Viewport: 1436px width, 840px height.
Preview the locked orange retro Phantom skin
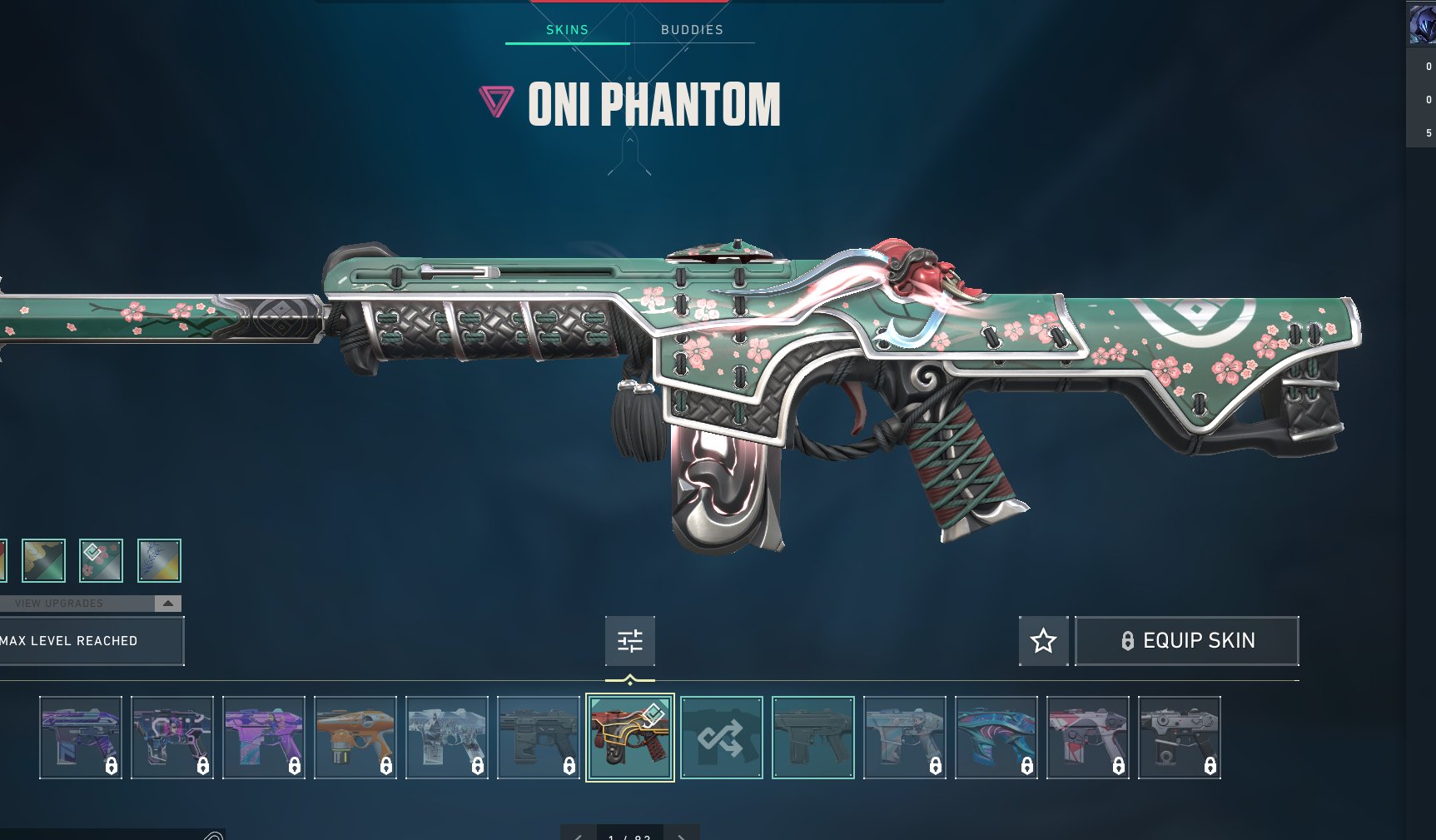pyautogui.click(x=355, y=737)
